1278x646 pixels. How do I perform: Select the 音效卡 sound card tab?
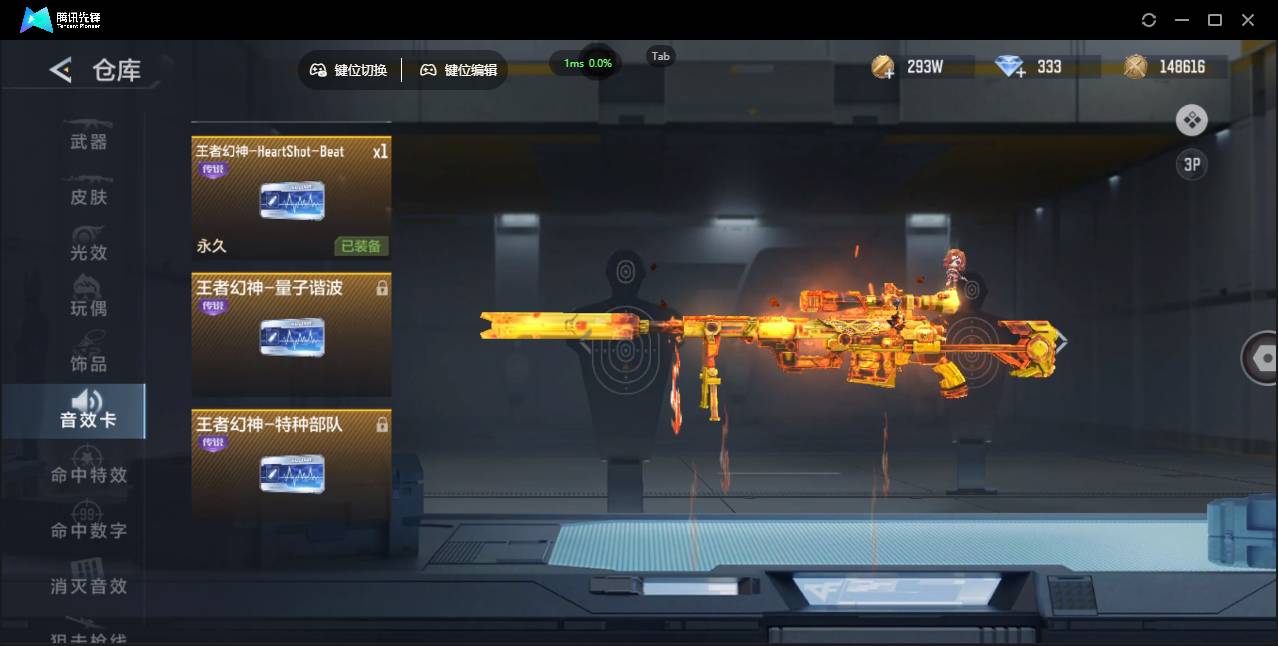pos(87,411)
